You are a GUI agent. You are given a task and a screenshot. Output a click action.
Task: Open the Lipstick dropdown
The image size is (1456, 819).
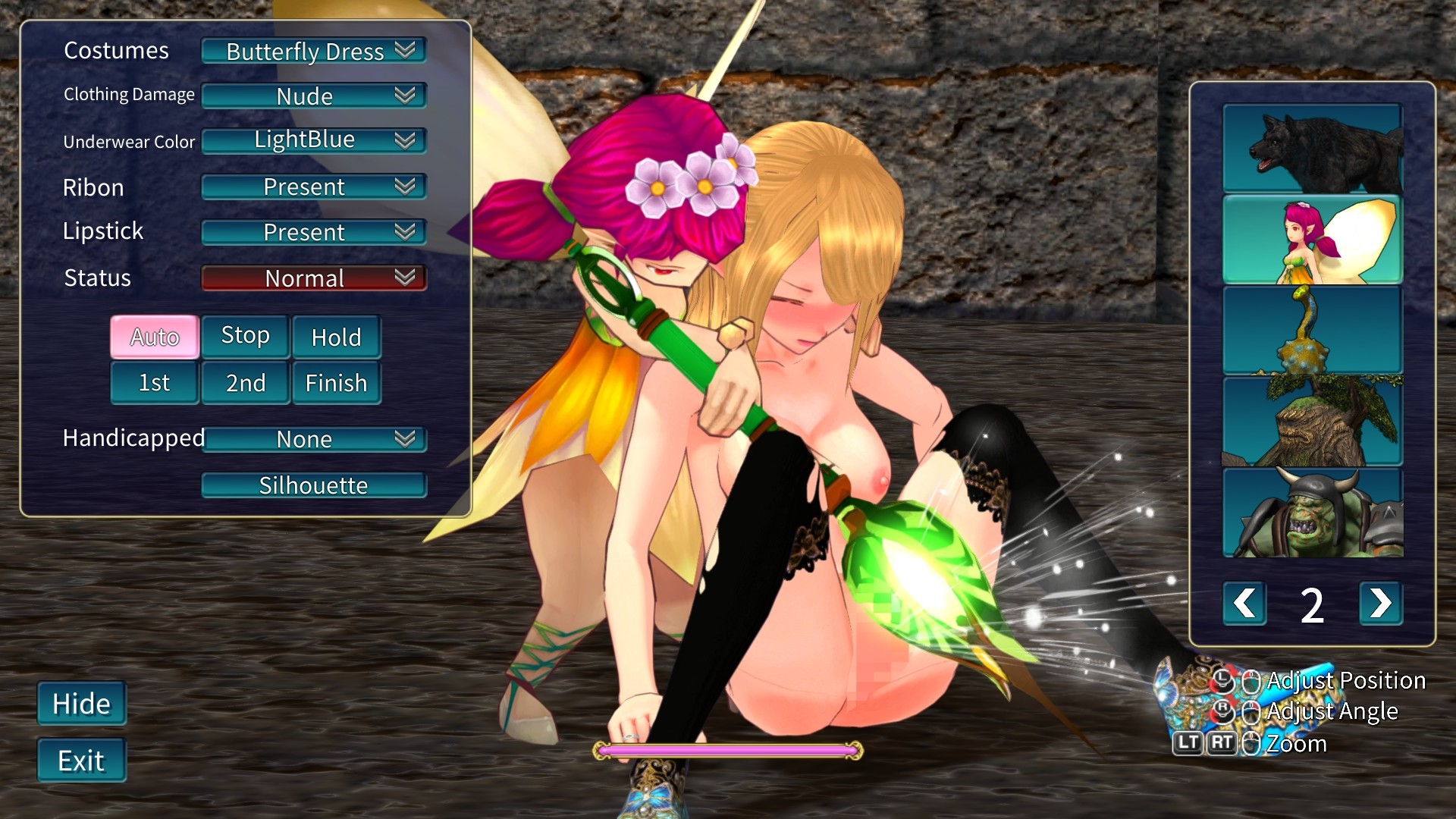pyautogui.click(x=313, y=232)
